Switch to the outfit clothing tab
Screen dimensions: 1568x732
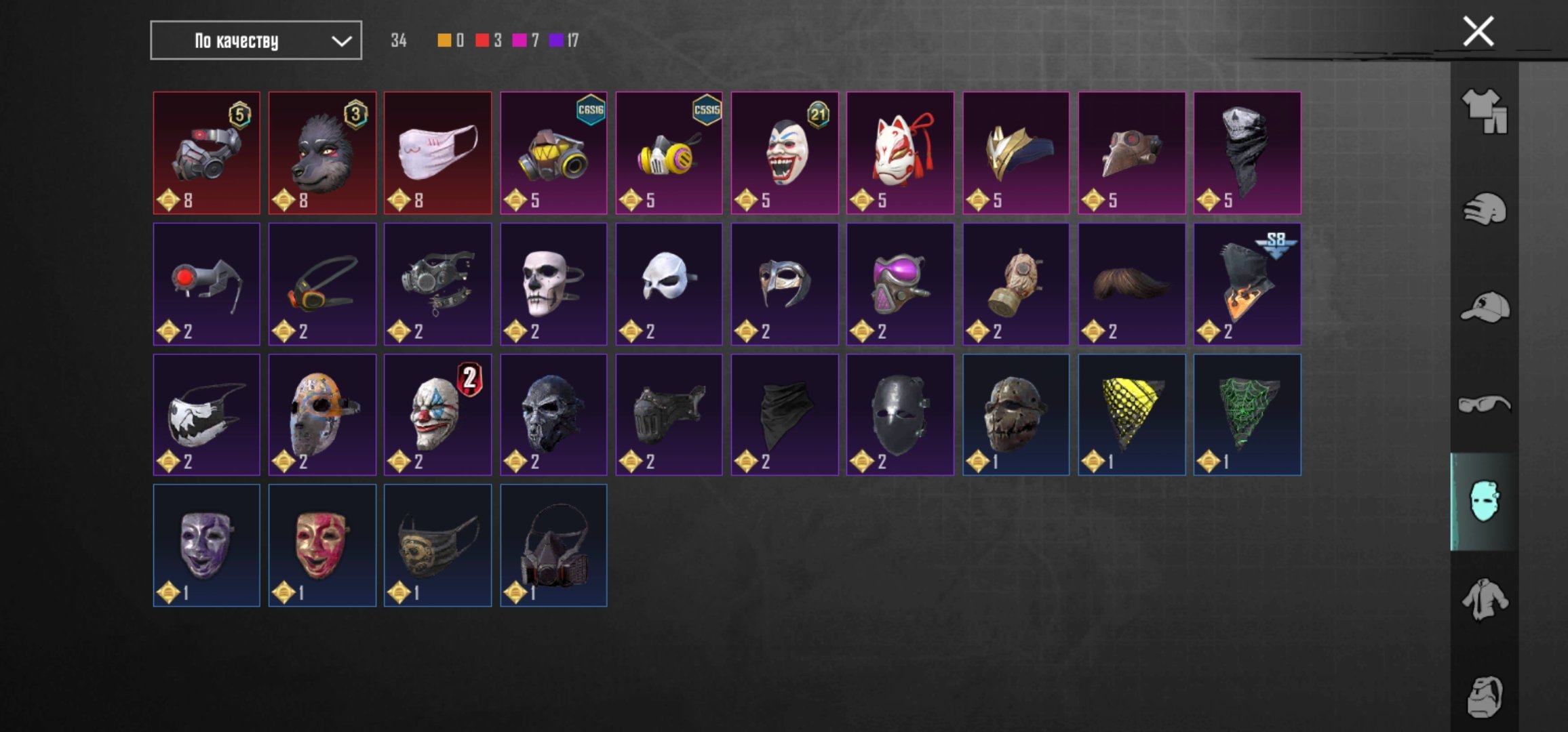1484,111
